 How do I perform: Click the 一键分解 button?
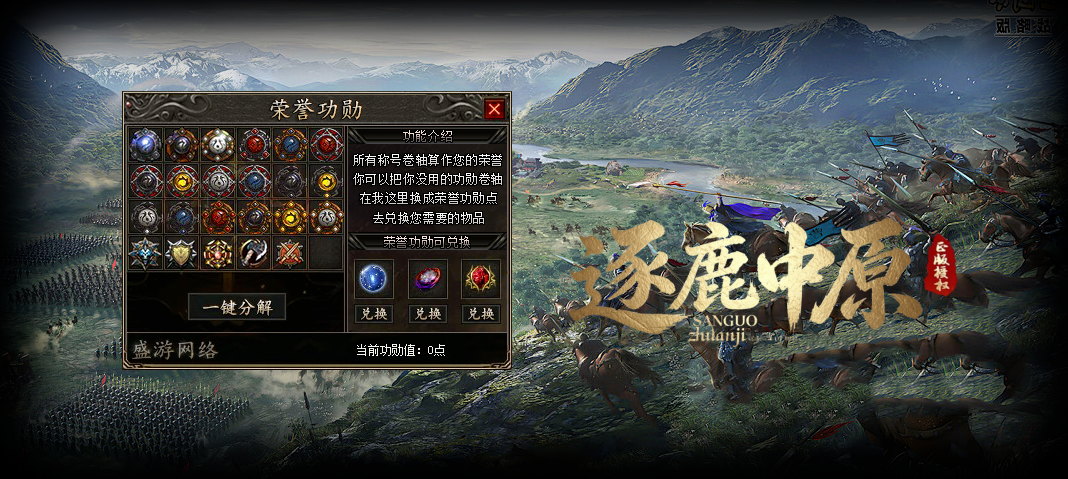(237, 307)
